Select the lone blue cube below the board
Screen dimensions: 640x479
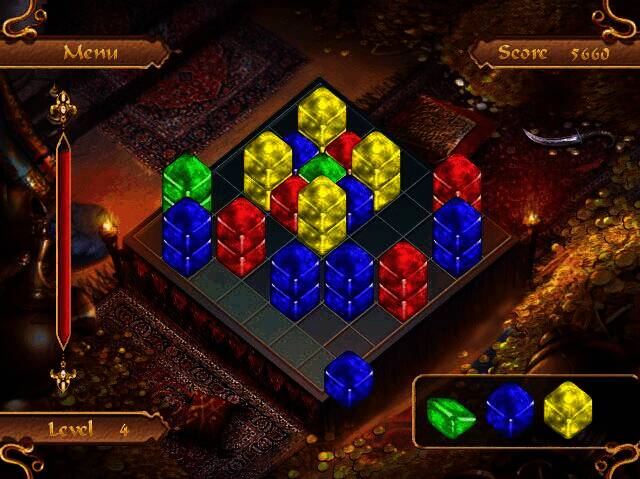pos(349,377)
